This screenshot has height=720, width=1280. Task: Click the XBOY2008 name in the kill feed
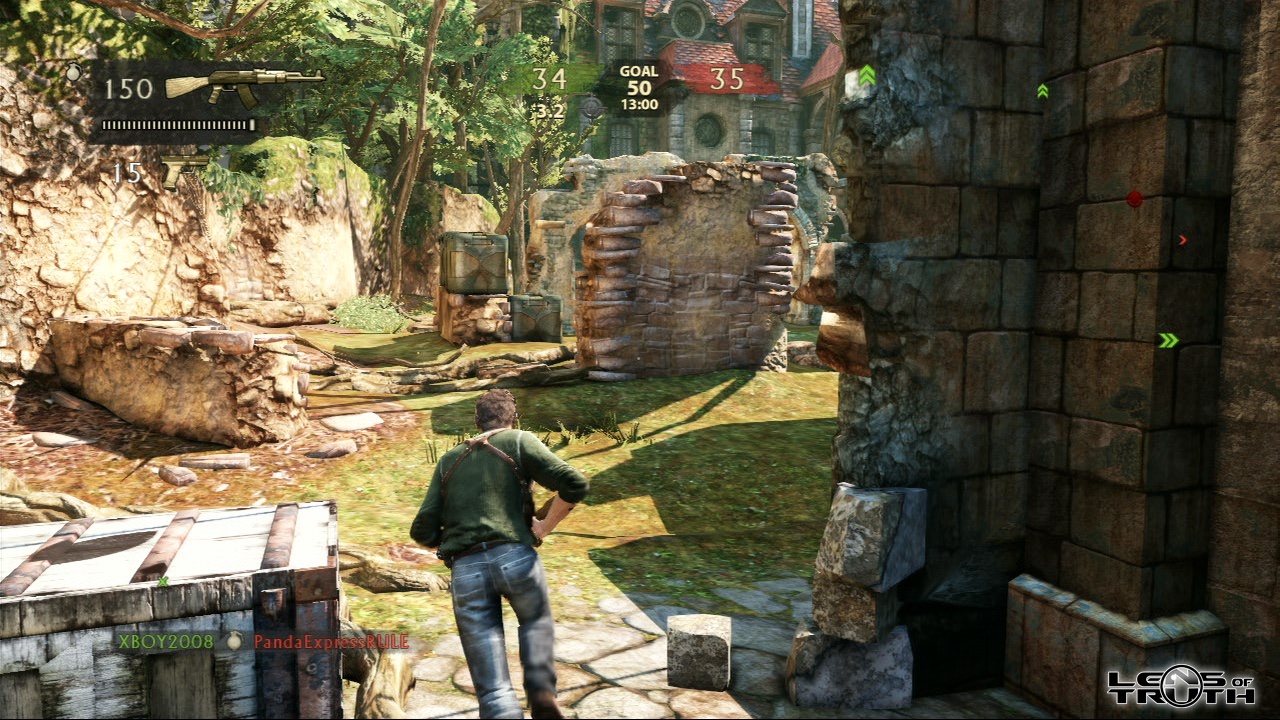165,641
